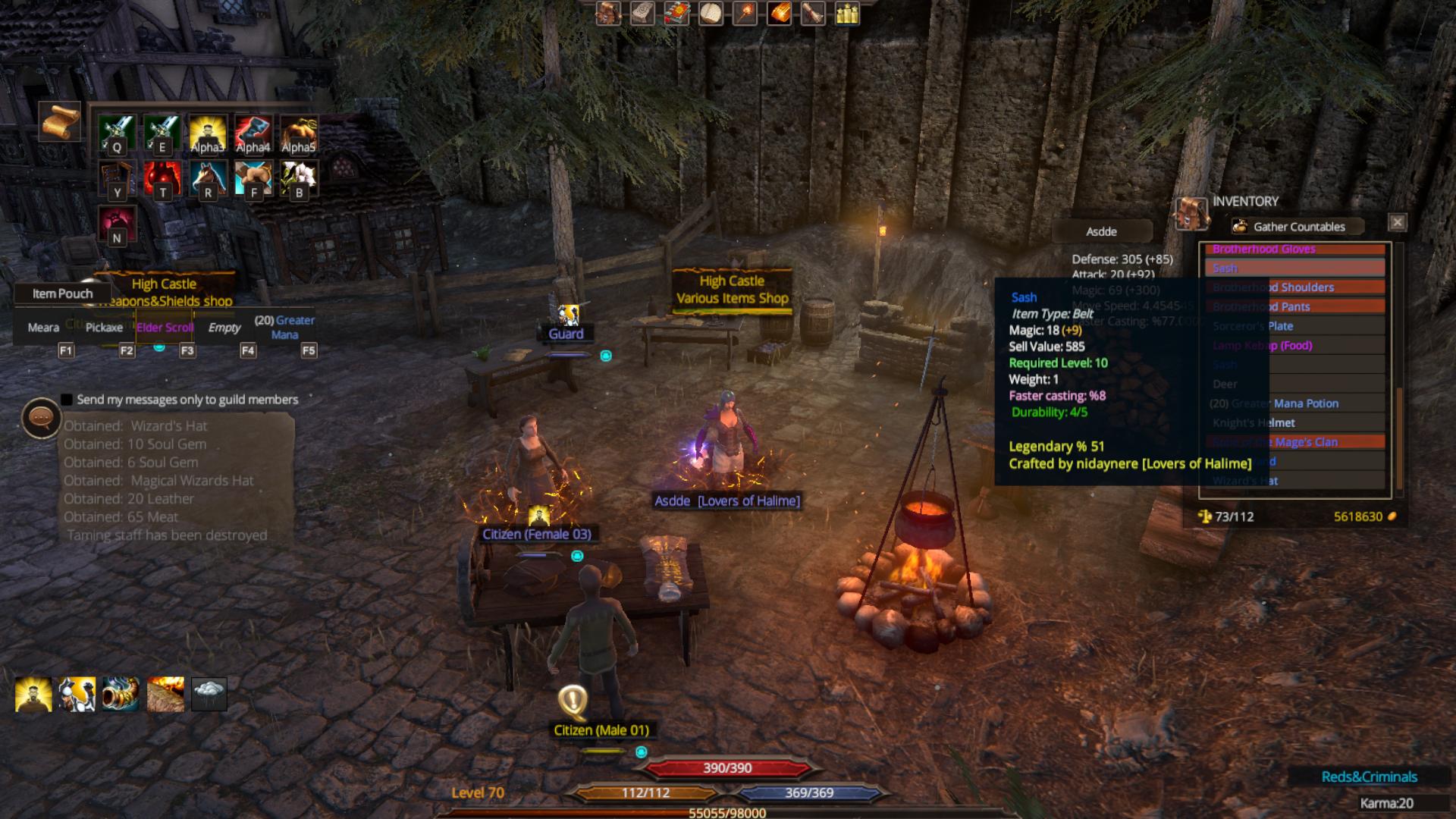Select the rain cloud weather icon at bottom left

pyautogui.click(x=211, y=692)
